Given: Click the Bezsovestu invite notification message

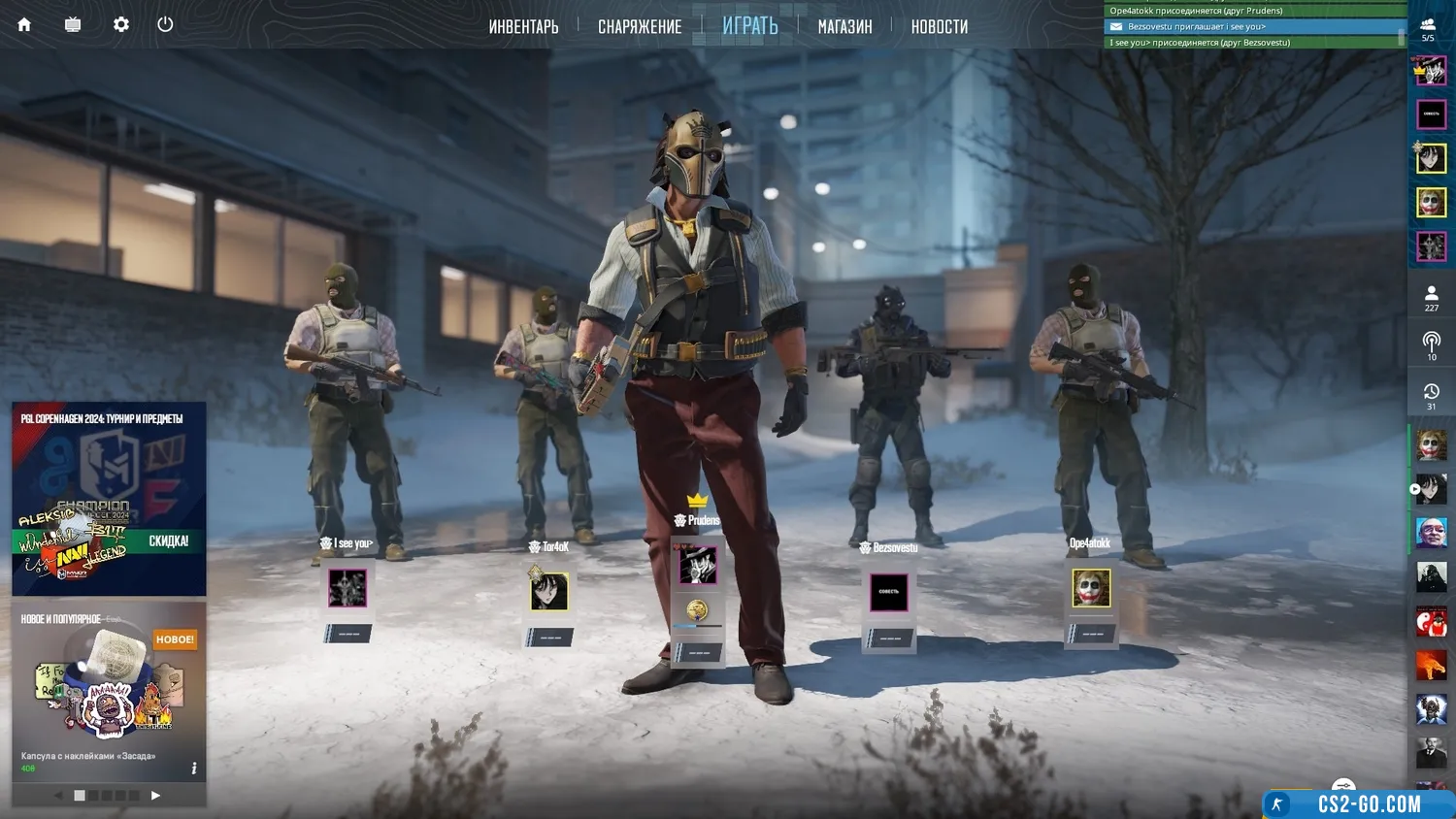Looking at the screenshot, I should tap(1252, 27).
